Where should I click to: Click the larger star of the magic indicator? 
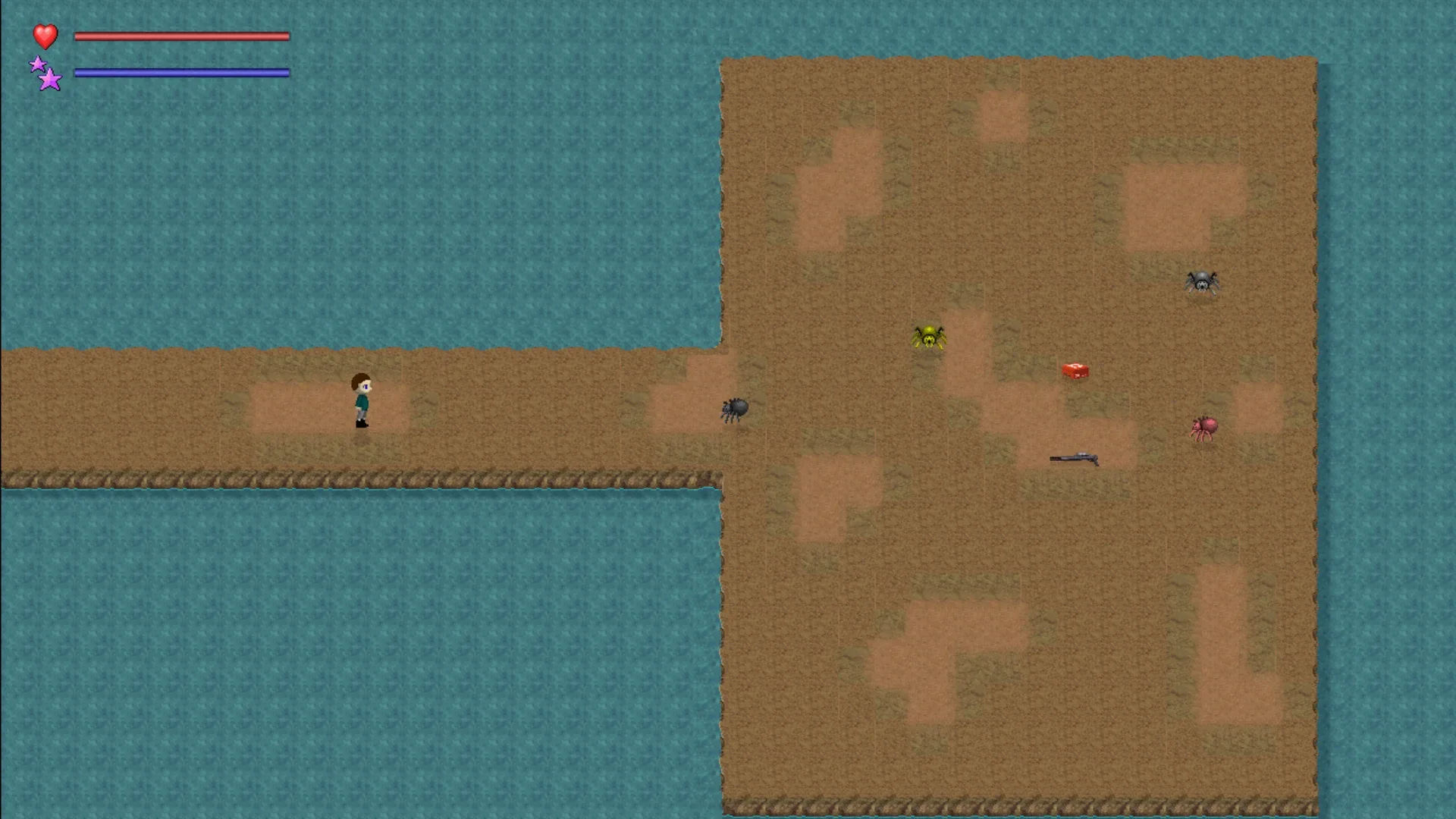coord(50,79)
